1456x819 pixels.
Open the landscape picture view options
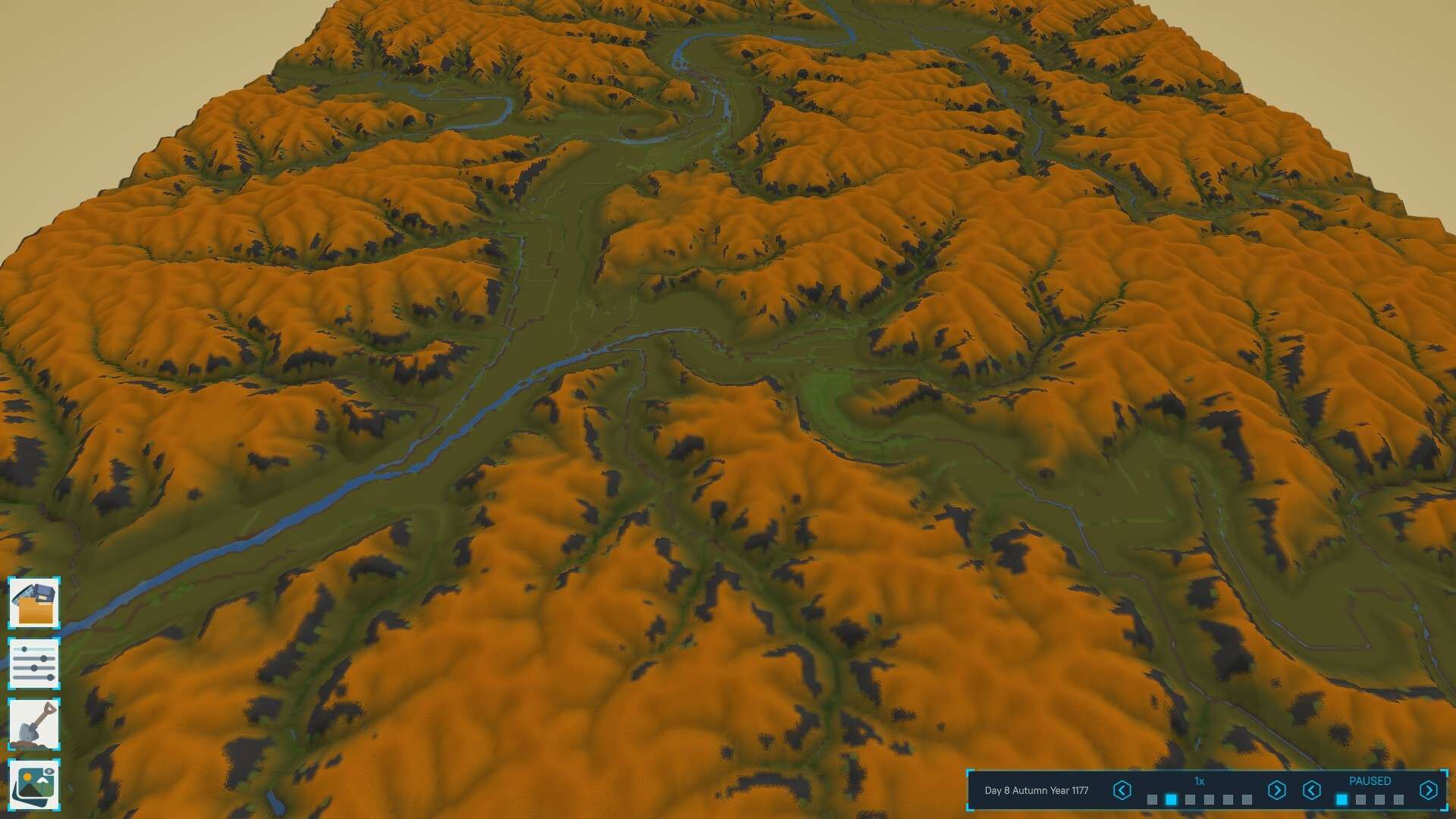click(34, 785)
